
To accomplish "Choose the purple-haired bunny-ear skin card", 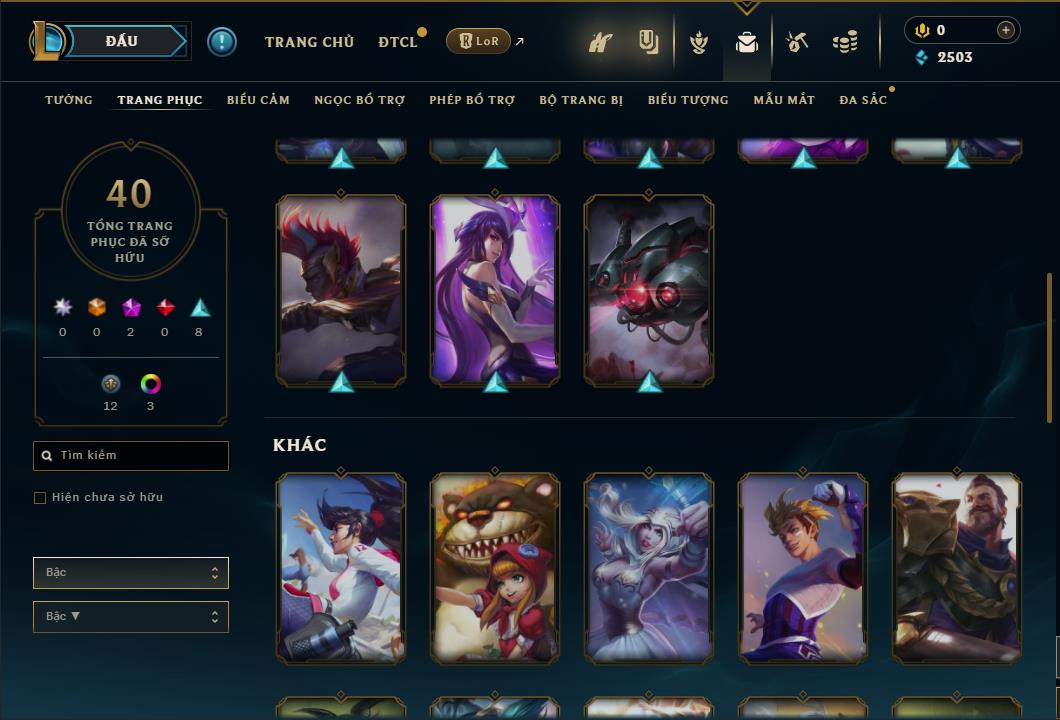I will point(495,288).
